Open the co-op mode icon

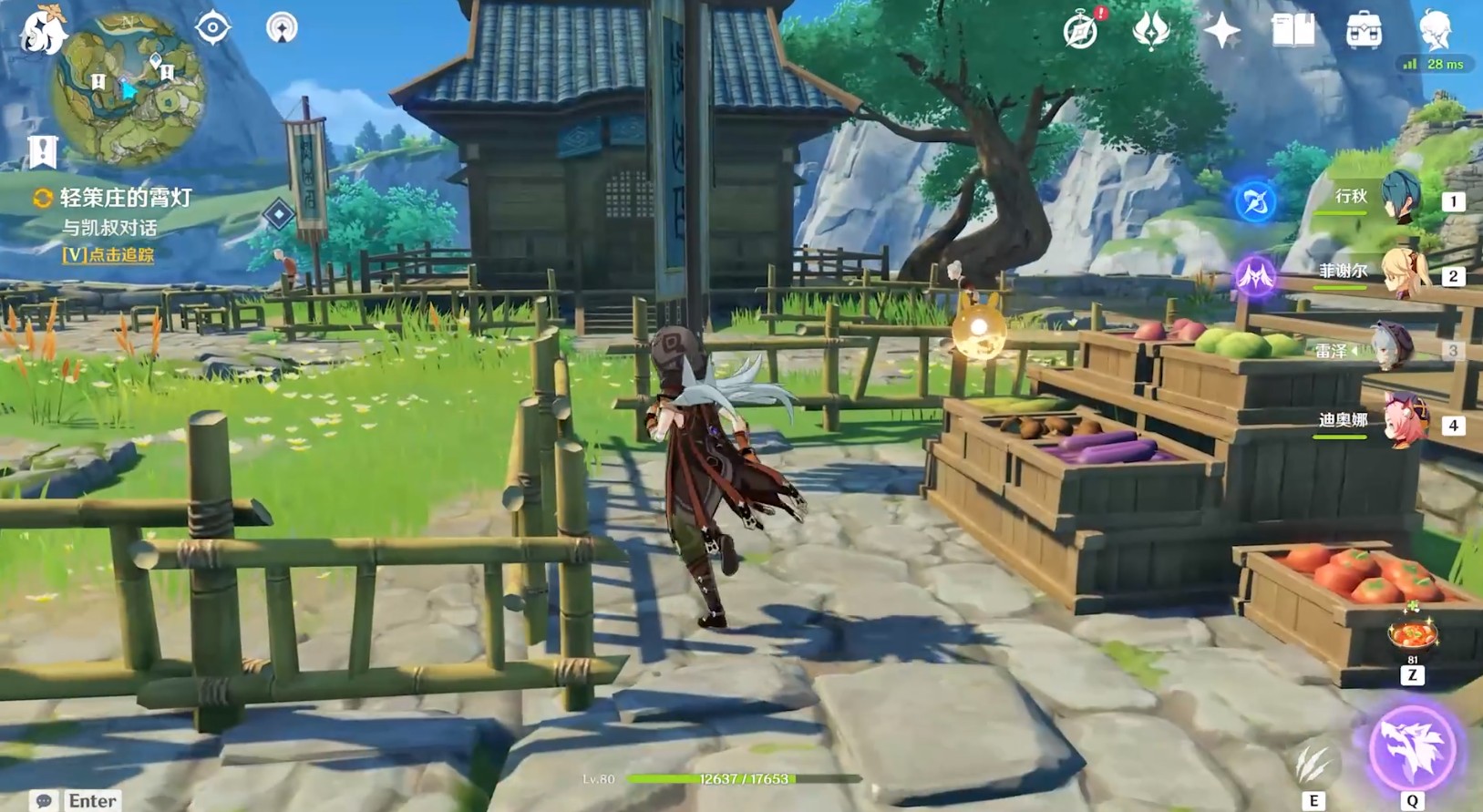coord(282,28)
